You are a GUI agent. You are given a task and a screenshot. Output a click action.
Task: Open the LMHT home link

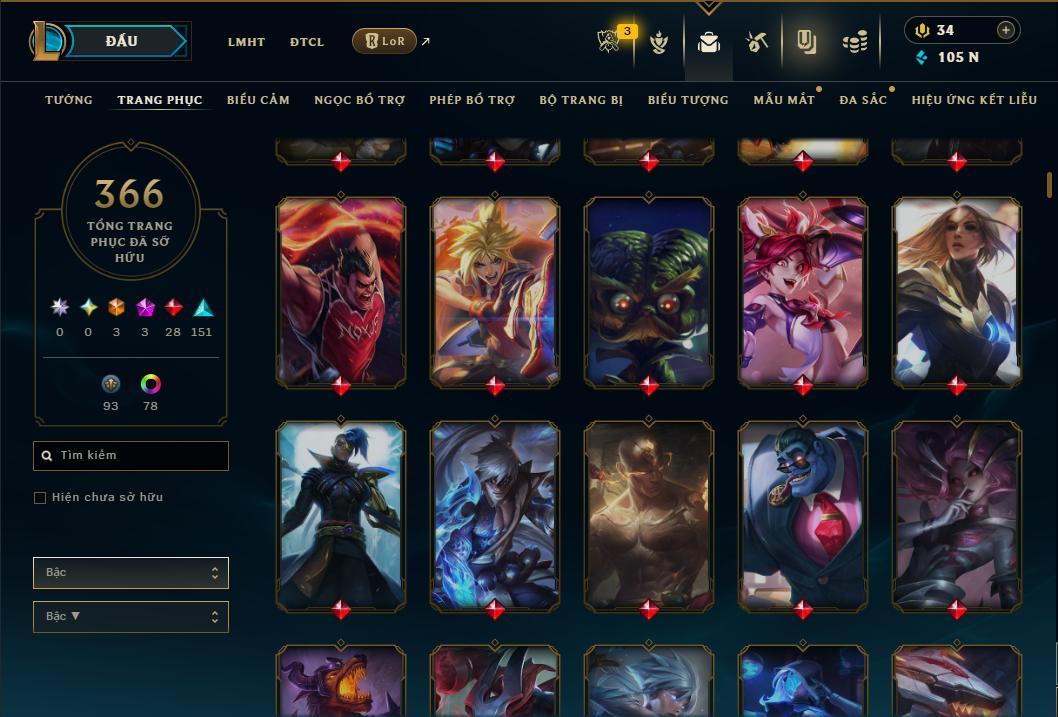(246, 42)
